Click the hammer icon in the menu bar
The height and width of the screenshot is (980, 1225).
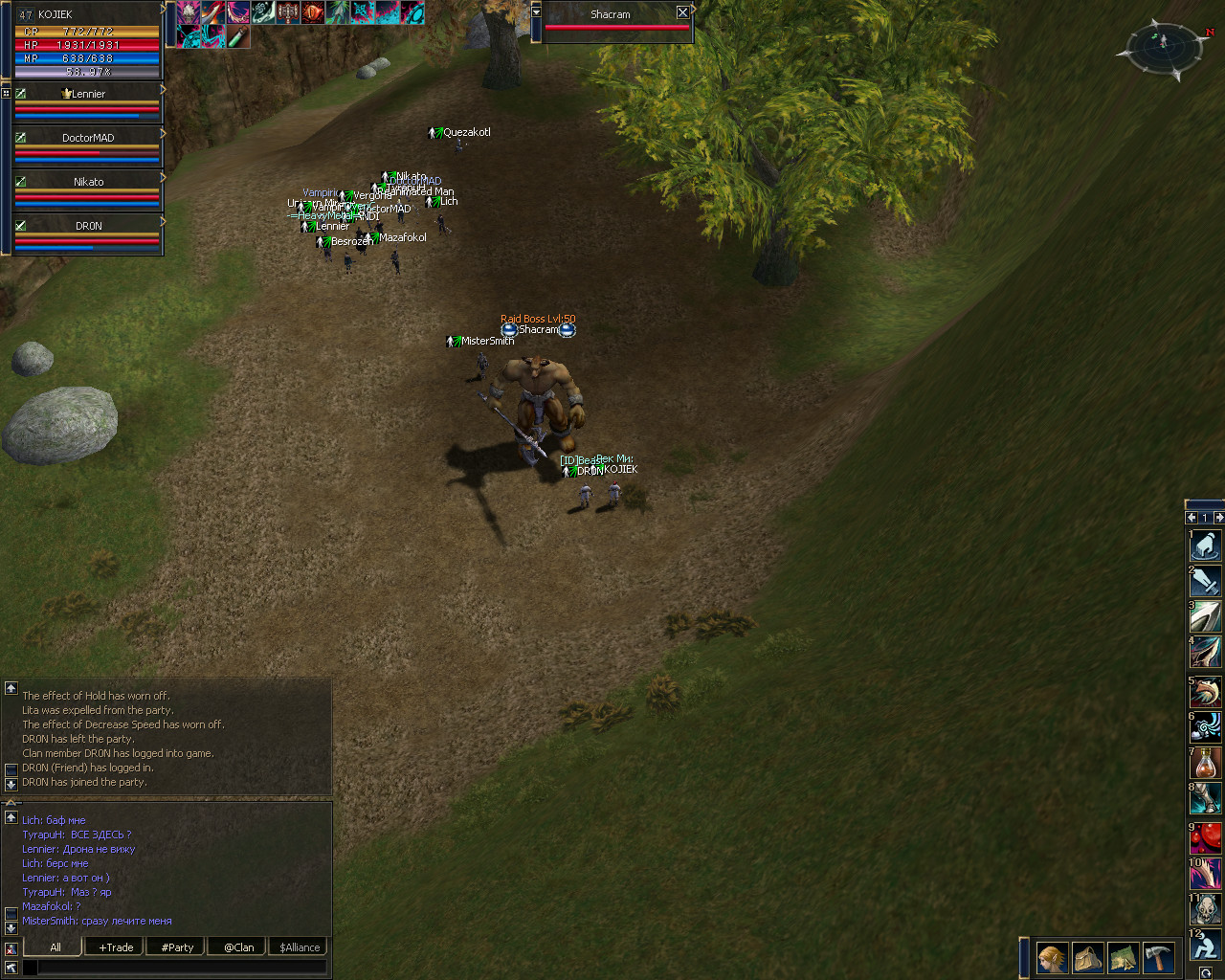pos(1158,957)
